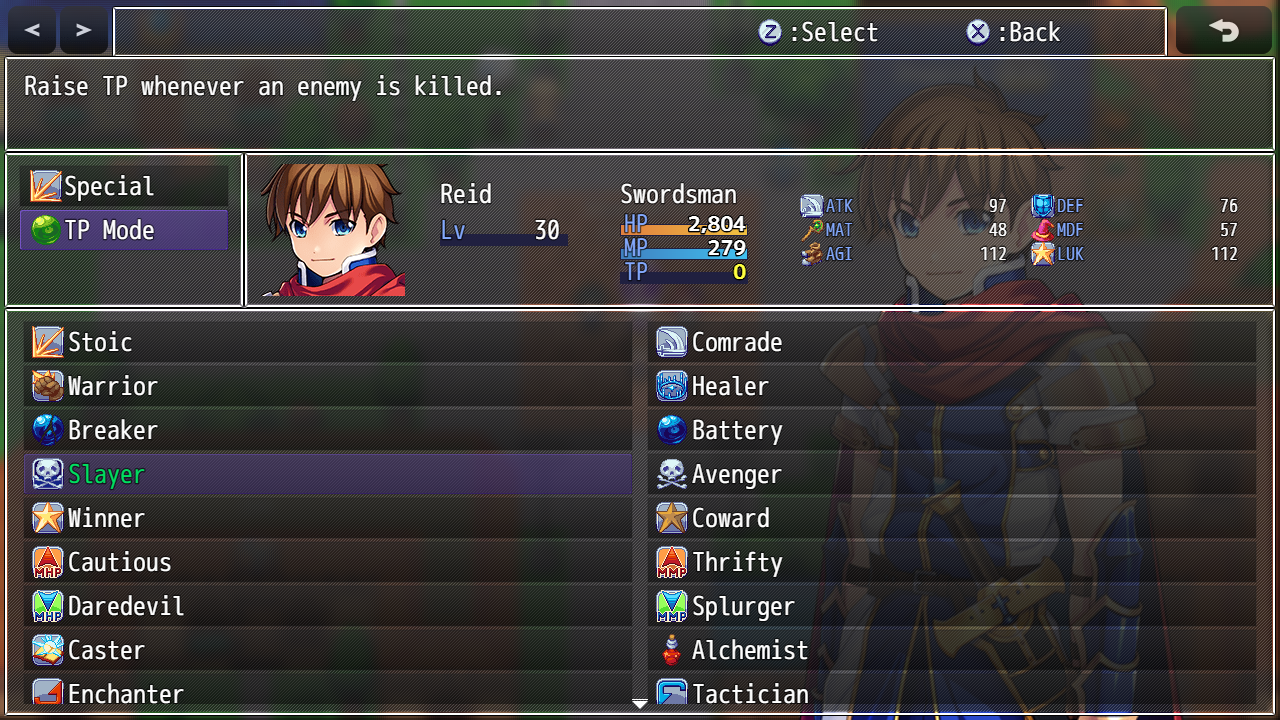Image resolution: width=1280 pixels, height=720 pixels.
Task: Choose the Caster TP mode
Action: coord(328,651)
